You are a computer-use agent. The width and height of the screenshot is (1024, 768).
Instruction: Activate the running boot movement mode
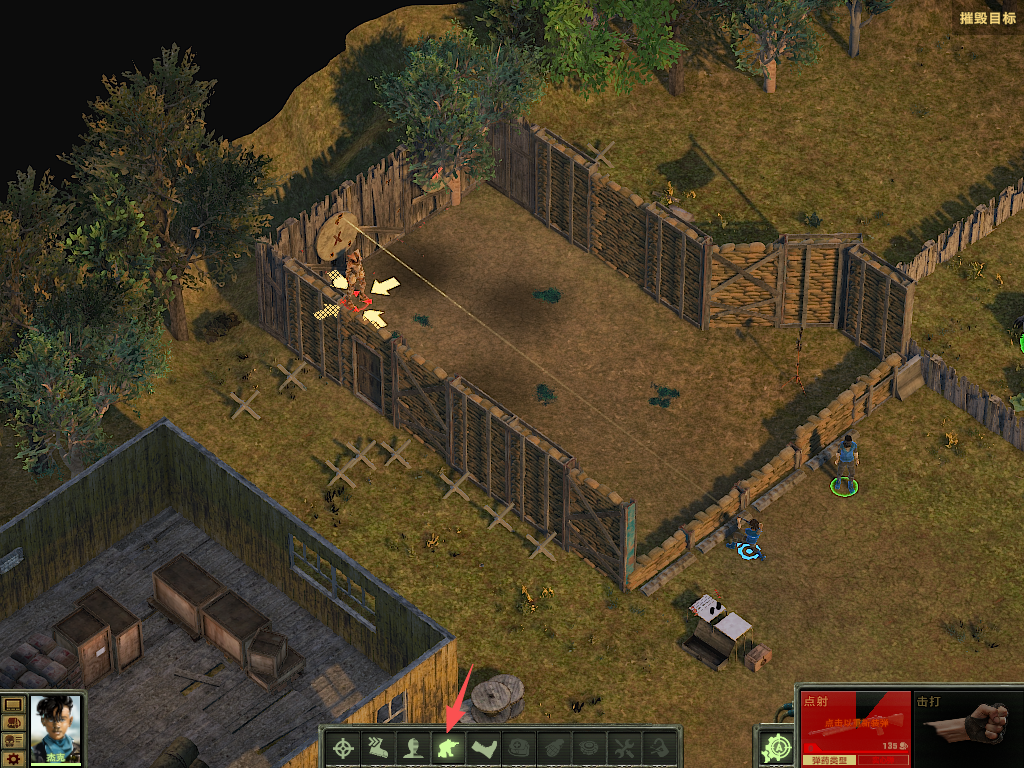pyautogui.click(x=379, y=747)
